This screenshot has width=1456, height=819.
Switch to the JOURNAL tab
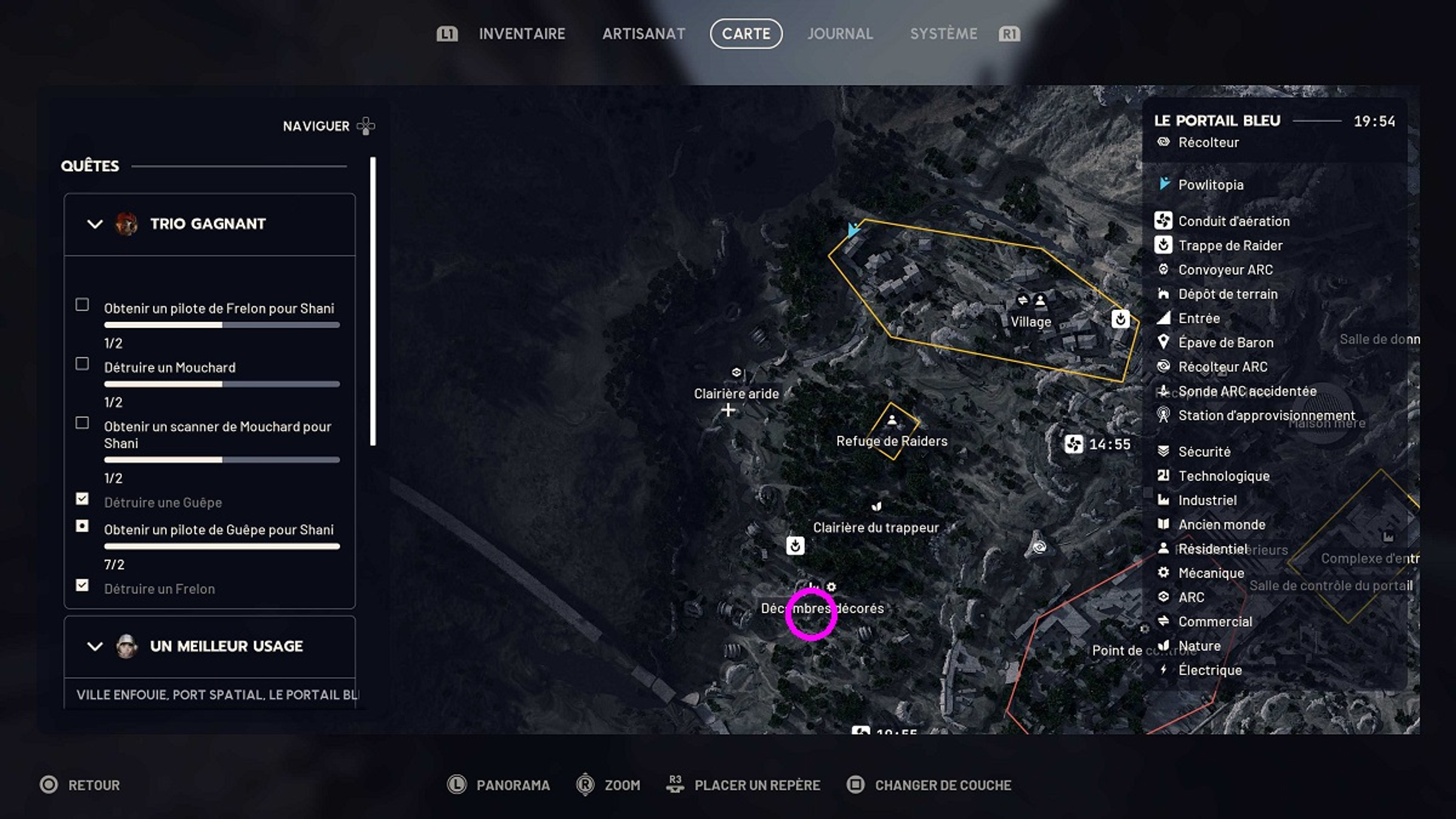click(x=840, y=33)
